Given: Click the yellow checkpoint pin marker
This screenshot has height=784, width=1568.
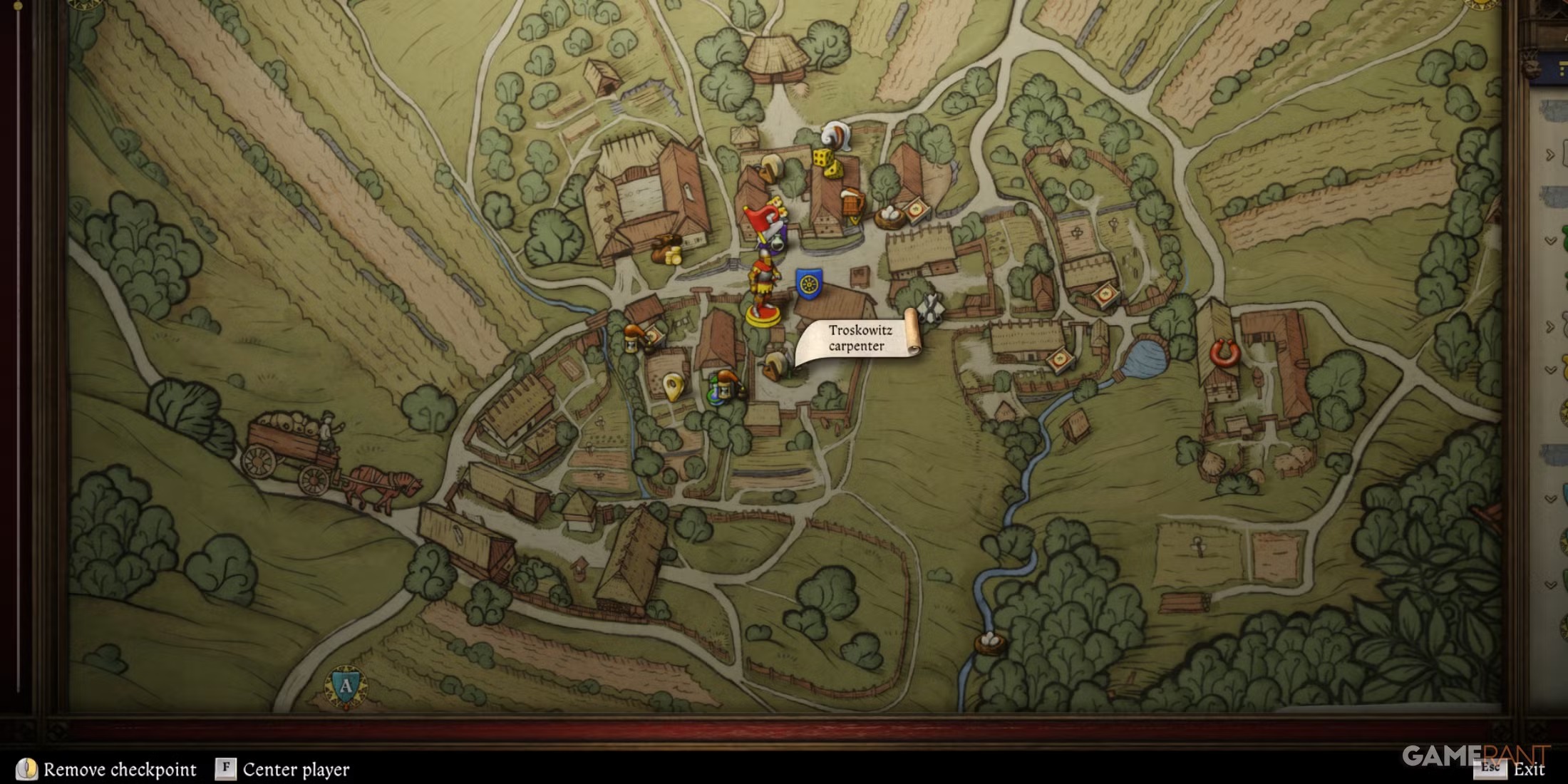Looking at the screenshot, I should (x=672, y=387).
